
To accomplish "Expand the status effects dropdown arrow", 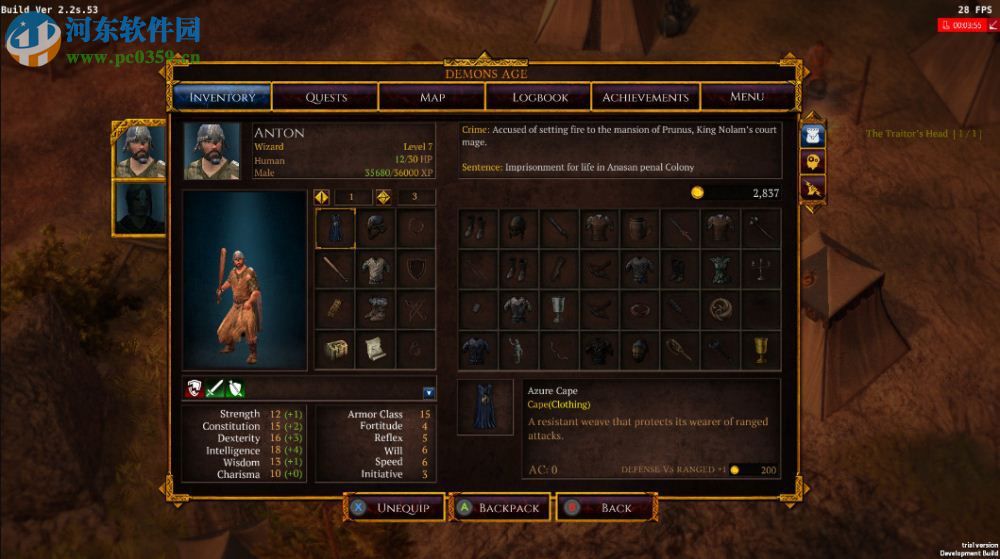I will tap(429, 392).
